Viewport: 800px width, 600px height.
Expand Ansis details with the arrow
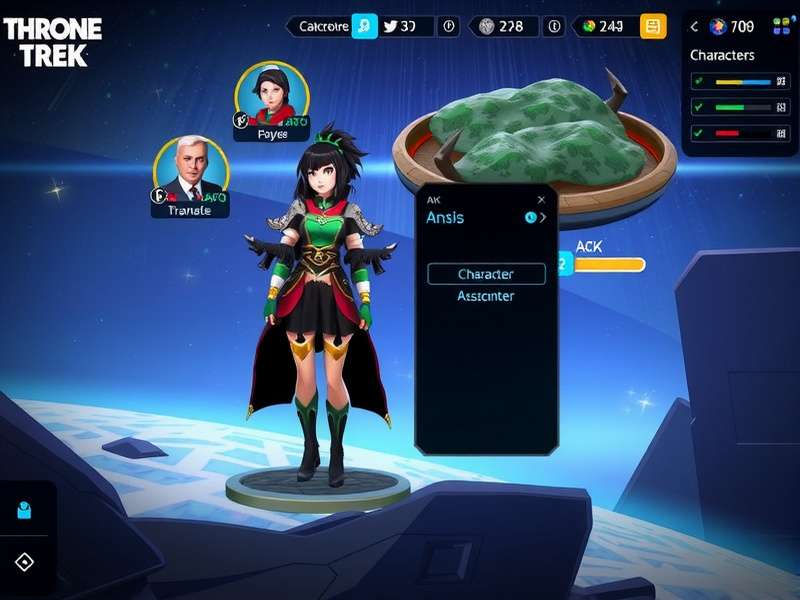543,217
